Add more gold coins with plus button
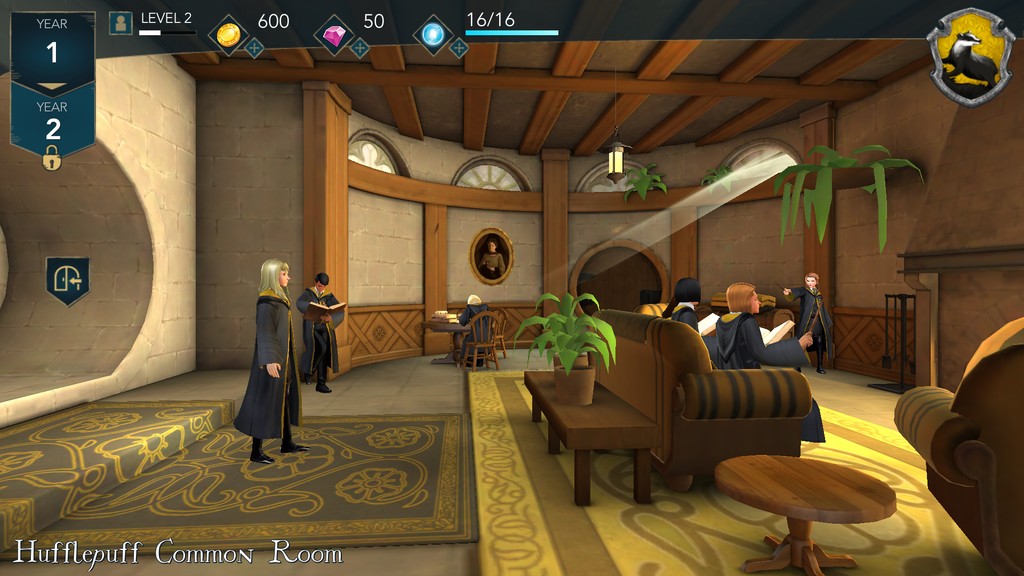This screenshot has width=1024, height=576. pos(255,47)
